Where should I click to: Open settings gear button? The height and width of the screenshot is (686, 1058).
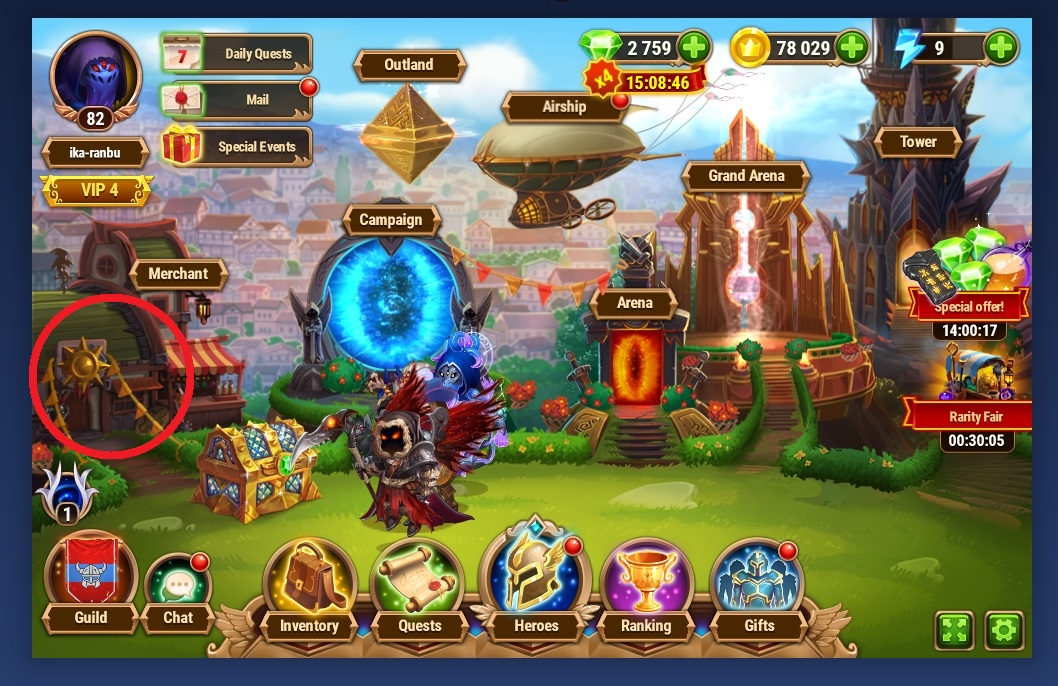click(x=1003, y=630)
